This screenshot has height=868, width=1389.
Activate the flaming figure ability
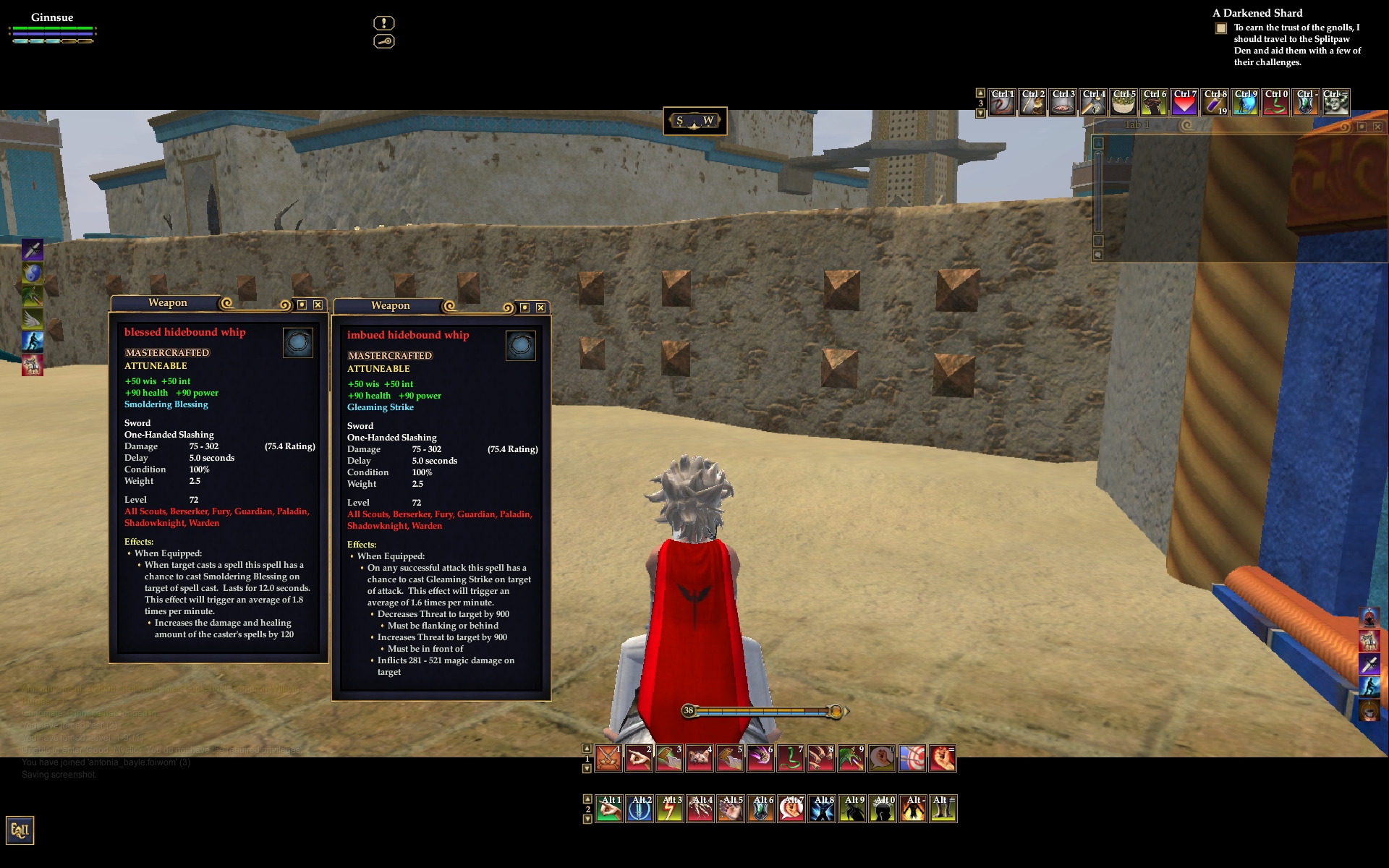912,809
